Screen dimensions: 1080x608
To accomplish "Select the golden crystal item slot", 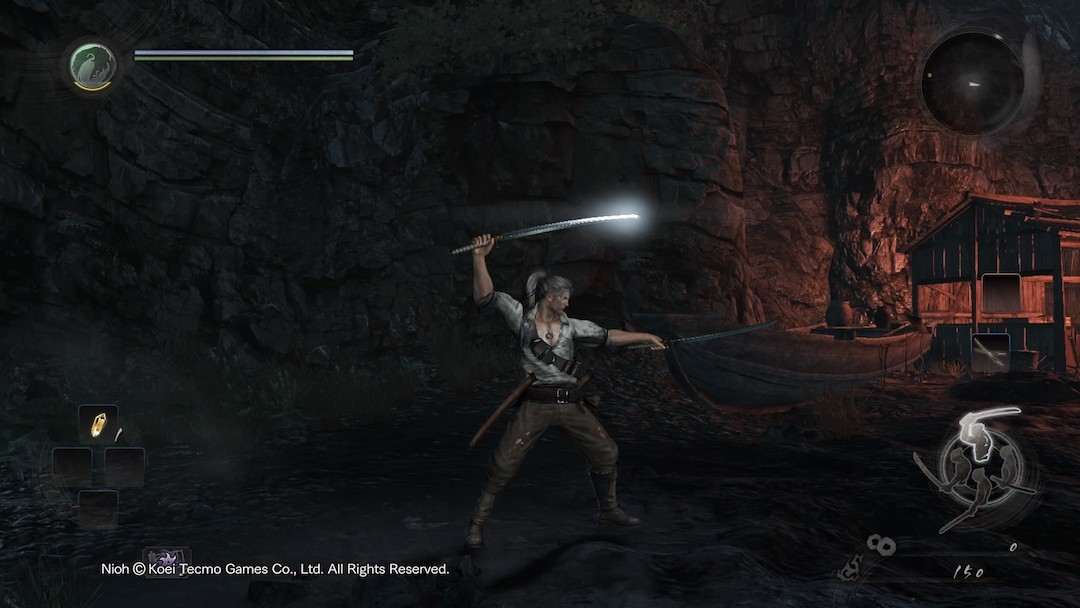I will pyautogui.click(x=98, y=424).
